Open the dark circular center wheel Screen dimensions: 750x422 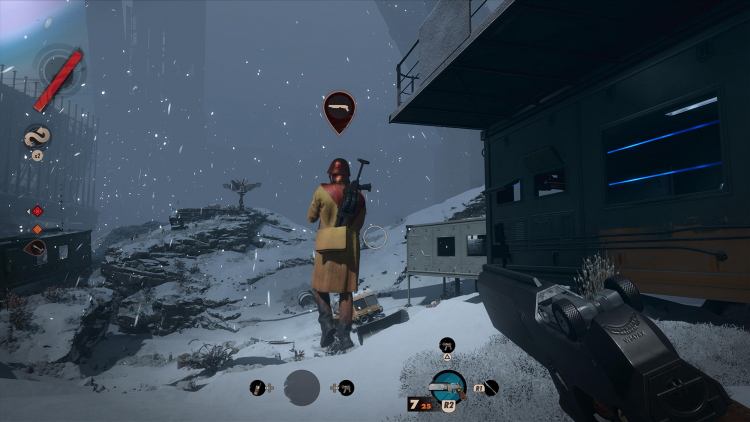click(302, 387)
